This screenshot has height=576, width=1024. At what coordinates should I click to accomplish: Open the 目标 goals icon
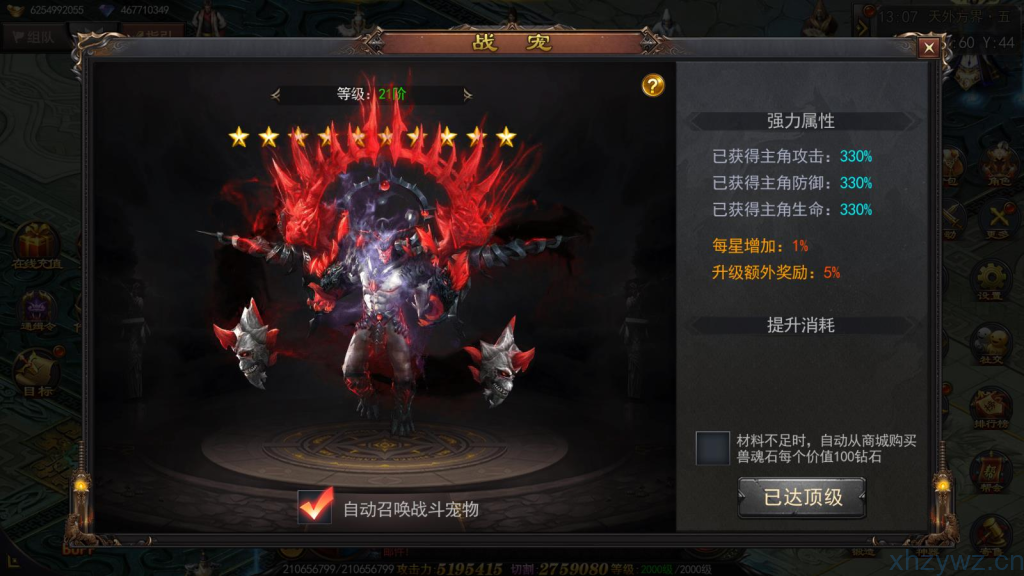[35, 372]
